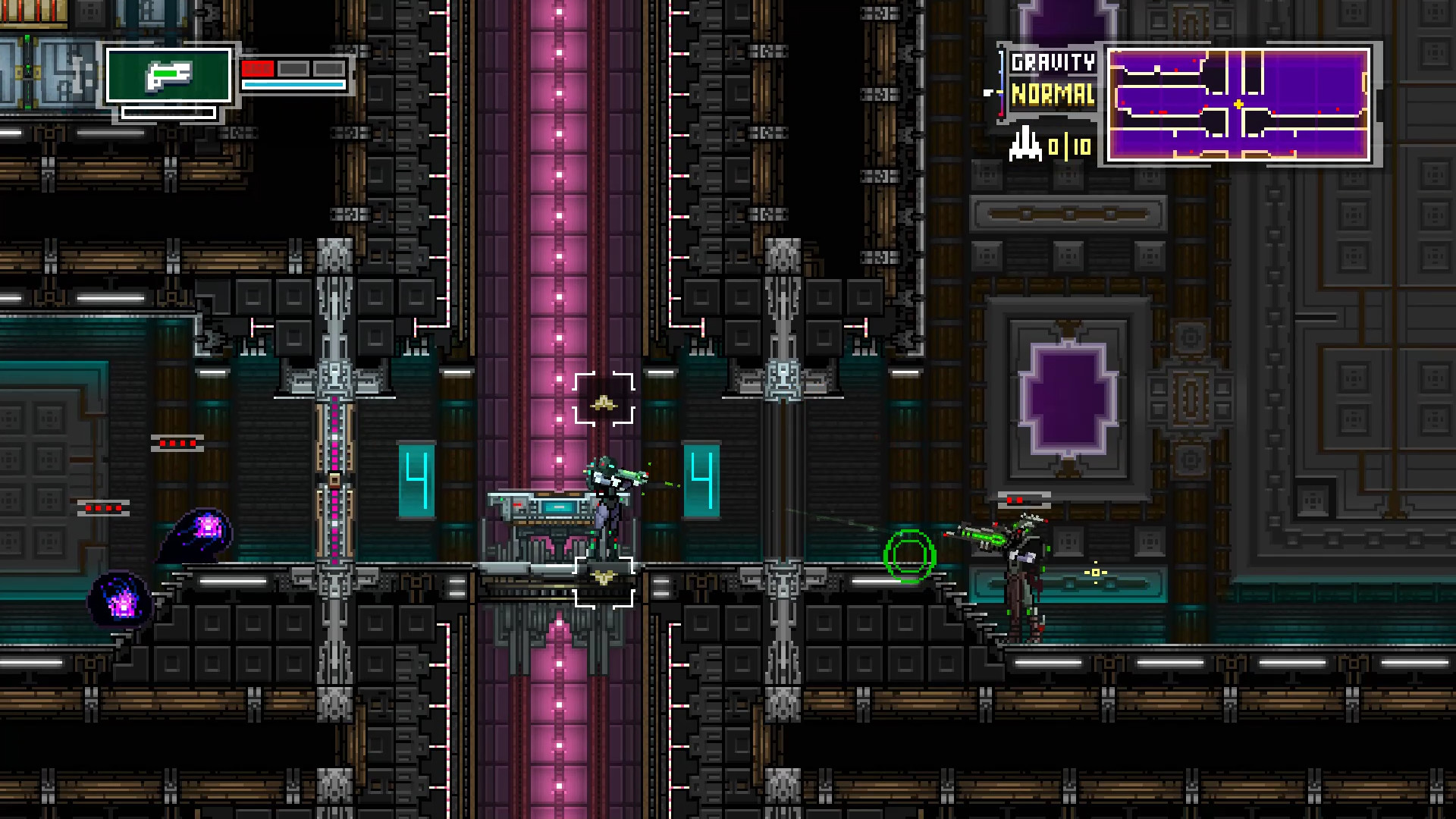
Task: Click the yellow player marker on the minimap
Action: coord(1239,105)
